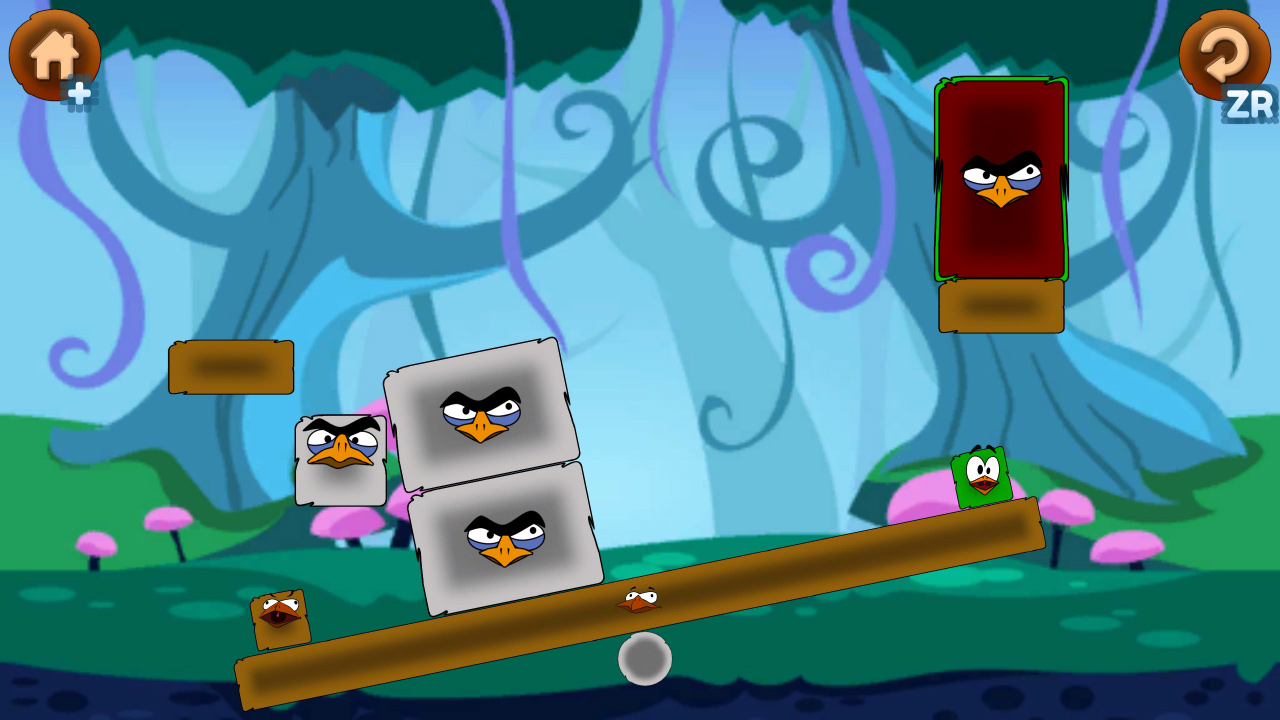Image resolution: width=1280 pixels, height=720 pixels.
Task: Tap the green bird block on the plank
Action: [x=982, y=478]
